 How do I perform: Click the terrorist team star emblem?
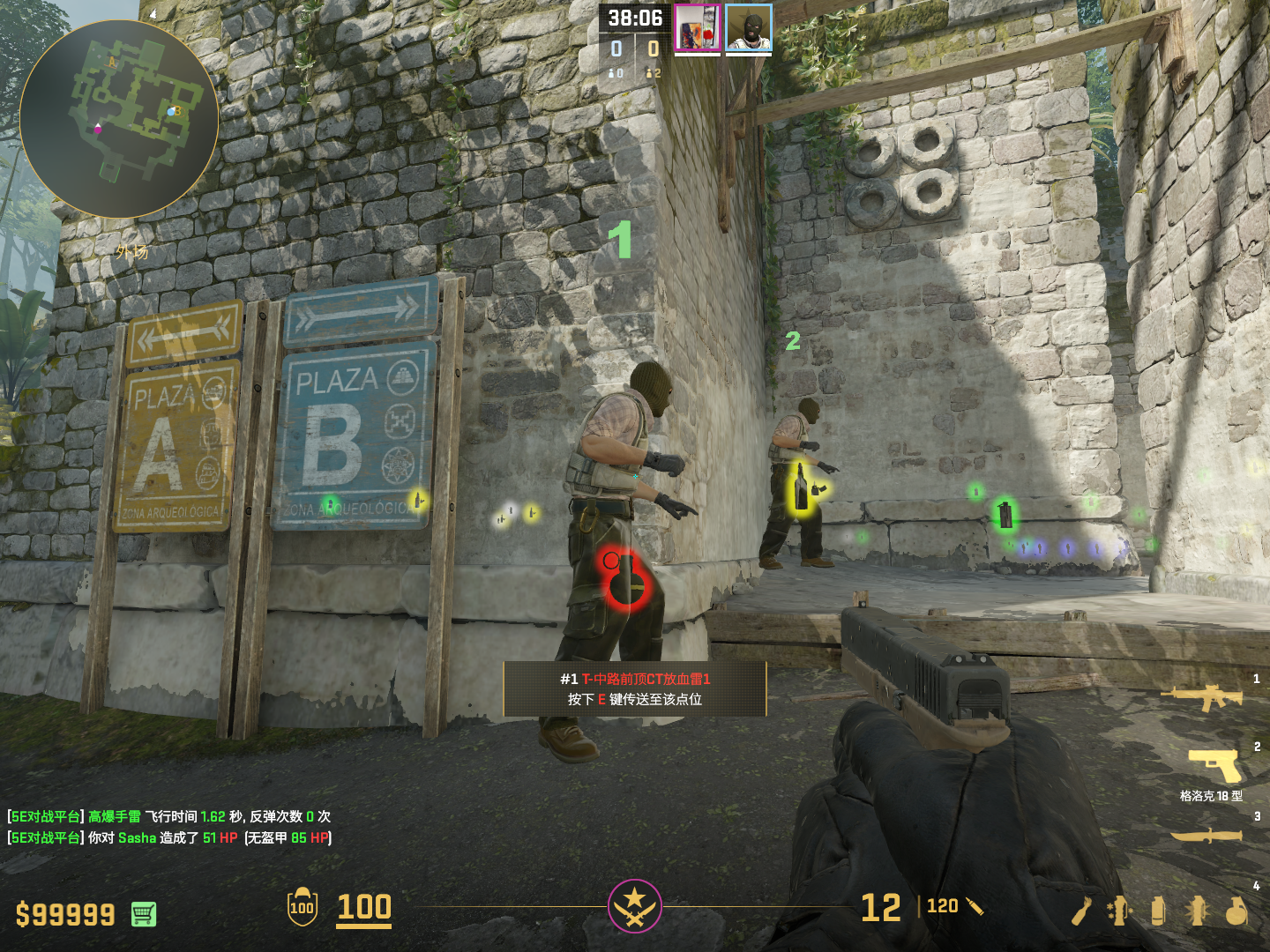[634, 906]
